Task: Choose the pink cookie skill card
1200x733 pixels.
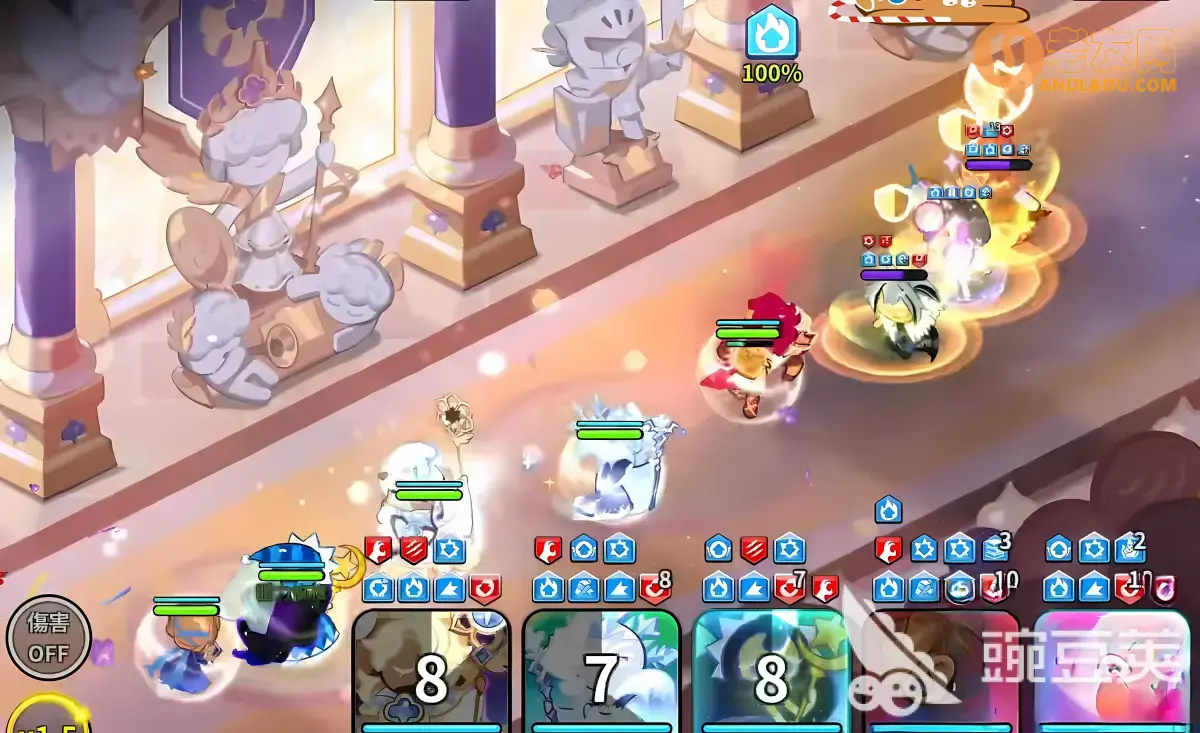Action: (x=1111, y=673)
